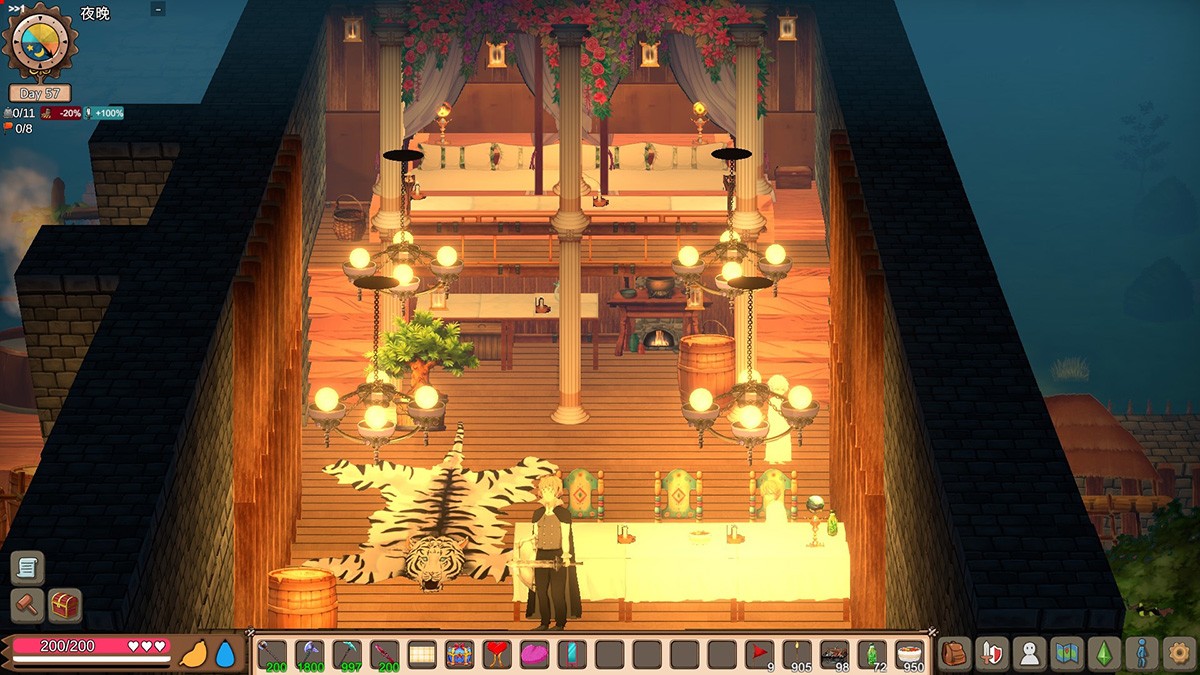Open the scroll quest log
Image resolution: width=1200 pixels, height=675 pixels.
(27, 568)
